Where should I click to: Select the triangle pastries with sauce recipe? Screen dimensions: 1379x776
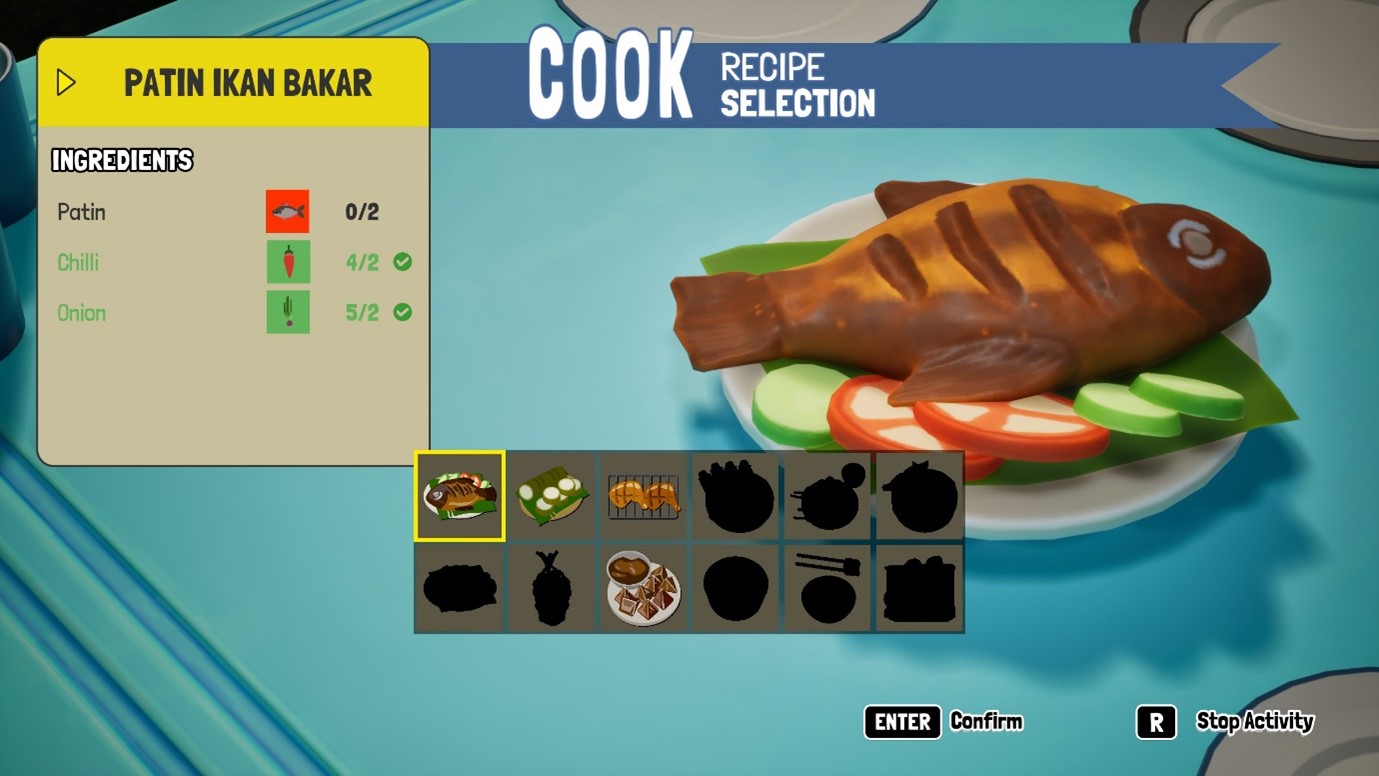tap(643, 588)
